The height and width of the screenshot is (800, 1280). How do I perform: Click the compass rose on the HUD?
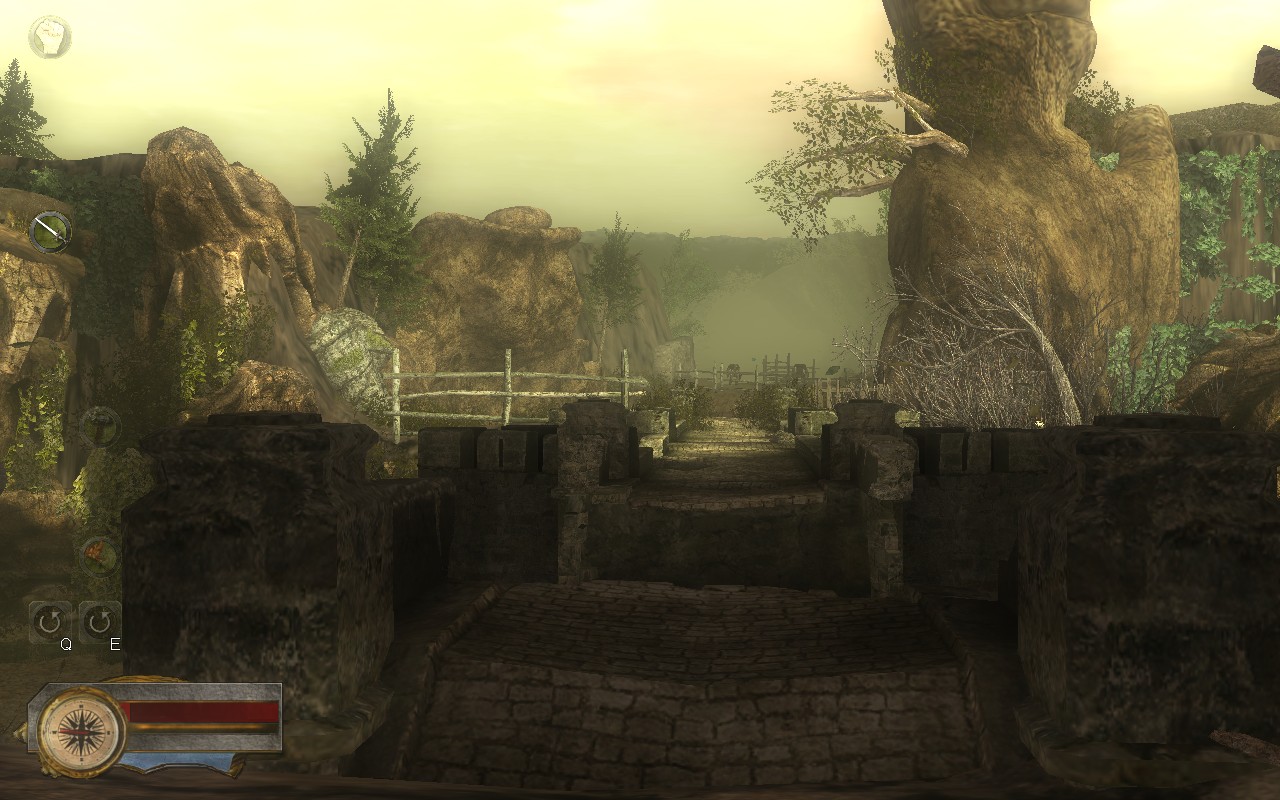pyautogui.click(x=81, y=731)
